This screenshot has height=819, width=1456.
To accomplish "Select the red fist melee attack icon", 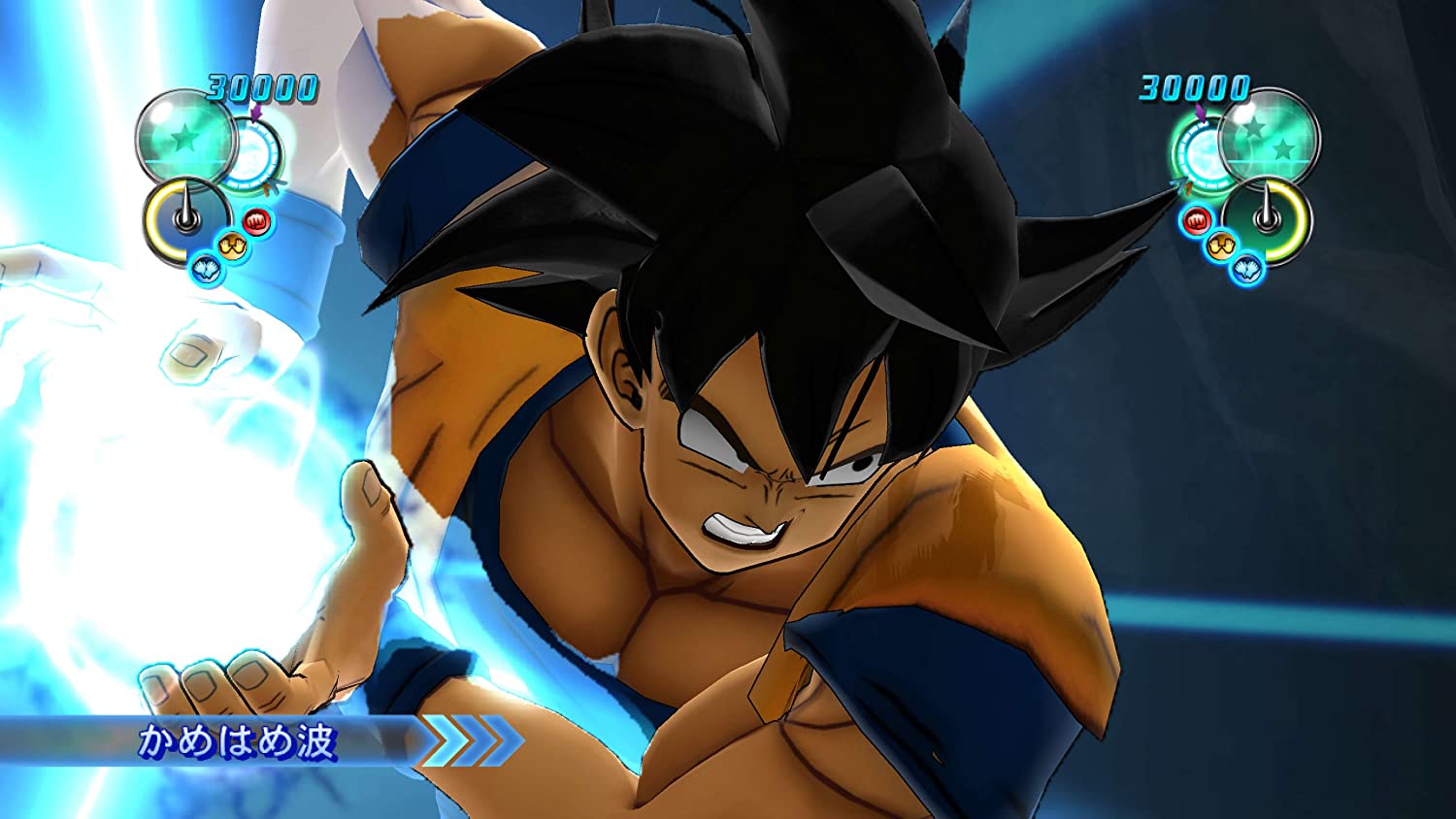I will [255, 219].
